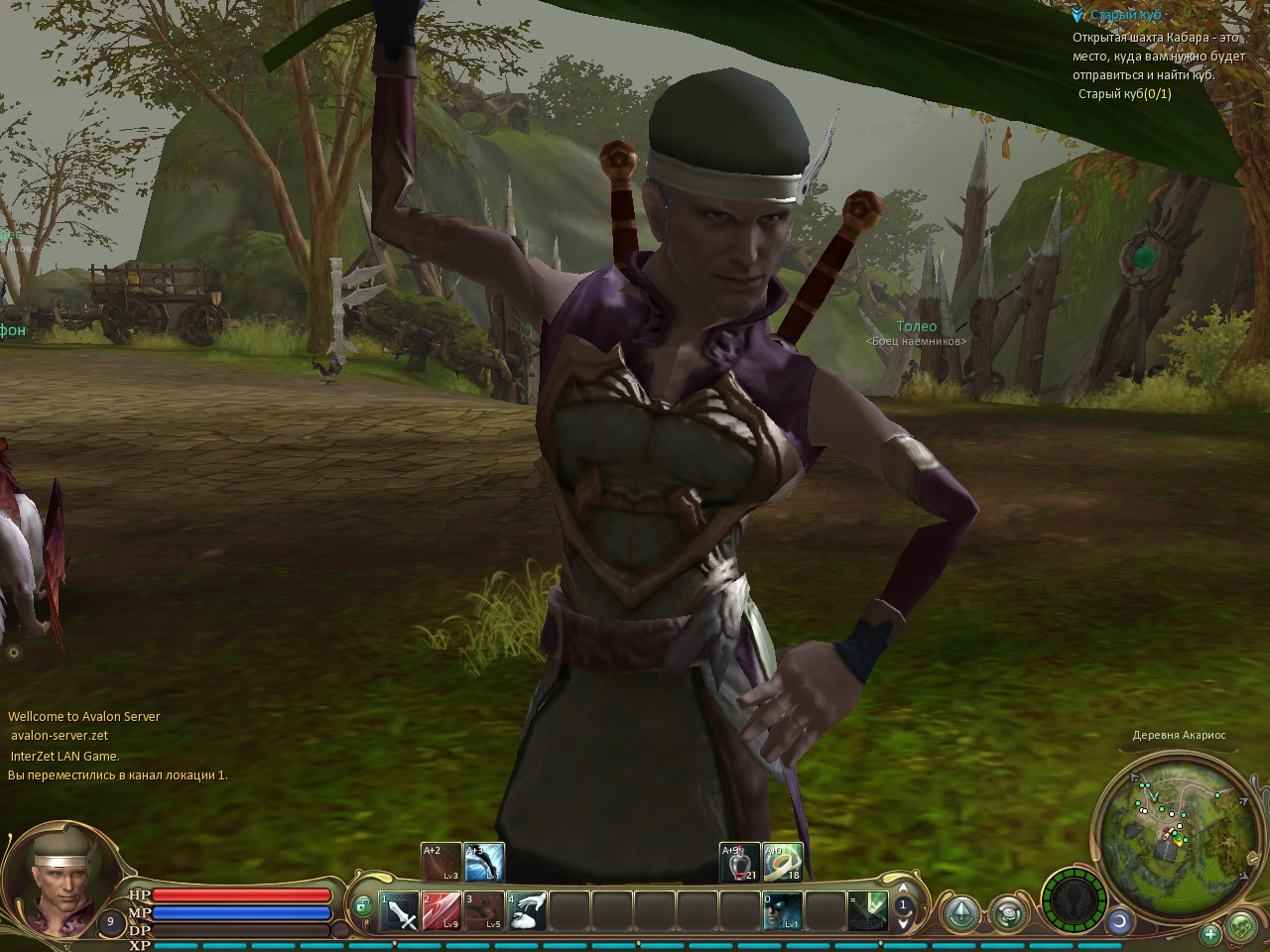1270x952 pixels.
Task: Click the green plus button under the minimap
Action: (x=1210, y=933)
